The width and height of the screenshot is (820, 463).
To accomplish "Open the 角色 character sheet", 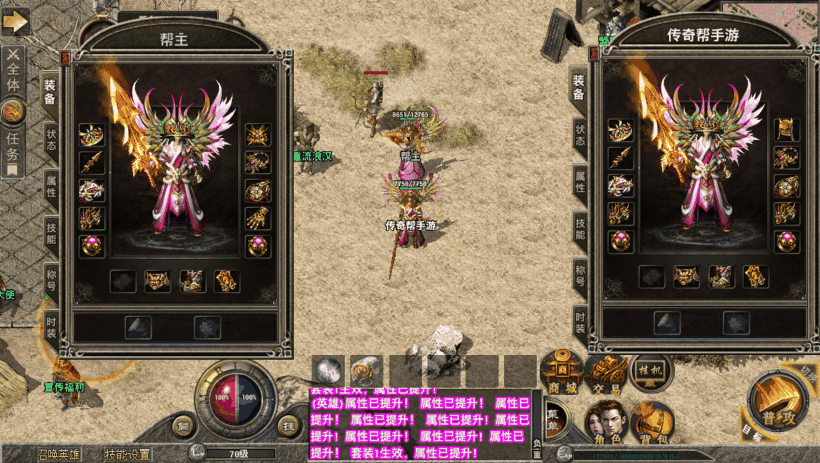I will point(607,419).
